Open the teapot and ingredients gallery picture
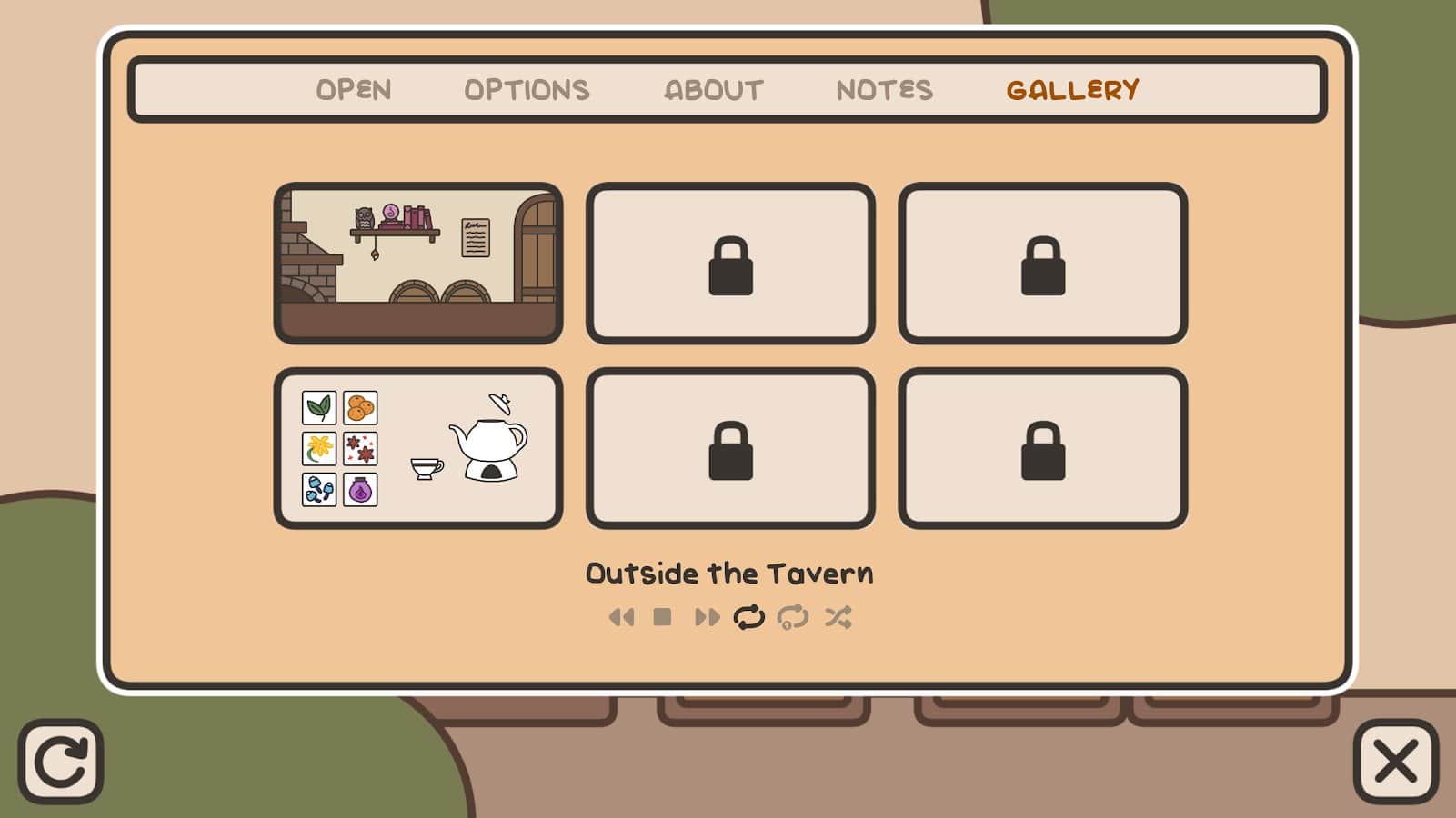Screen dimensions: 1456x818 418,448
